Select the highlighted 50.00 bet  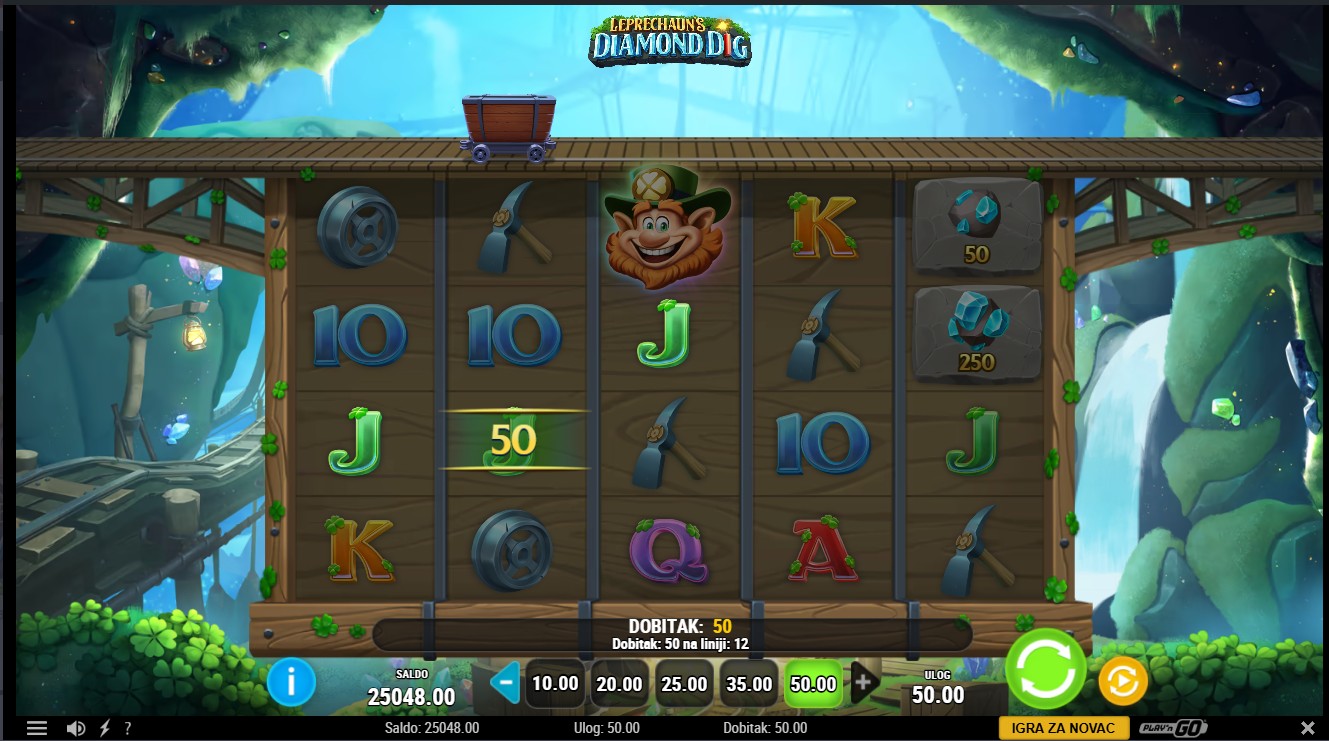pyautogui.click(x=813, y=684)
